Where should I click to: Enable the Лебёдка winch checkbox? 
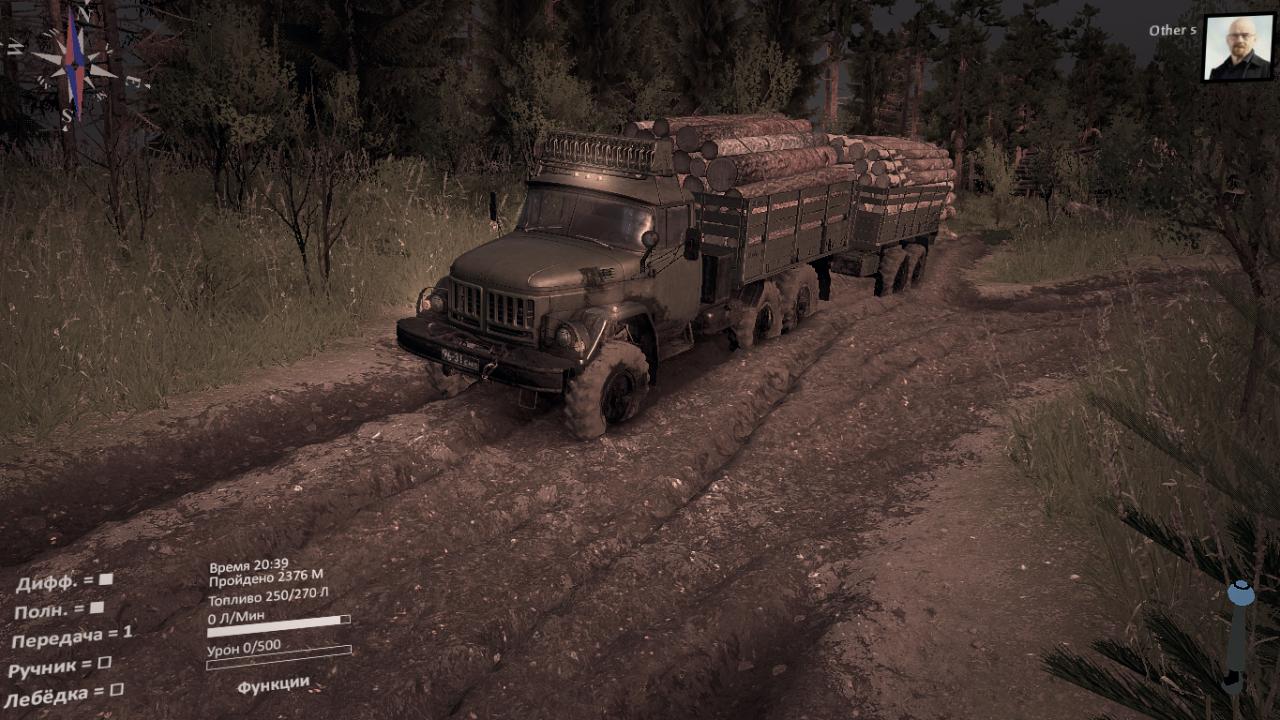pos(116,690)
